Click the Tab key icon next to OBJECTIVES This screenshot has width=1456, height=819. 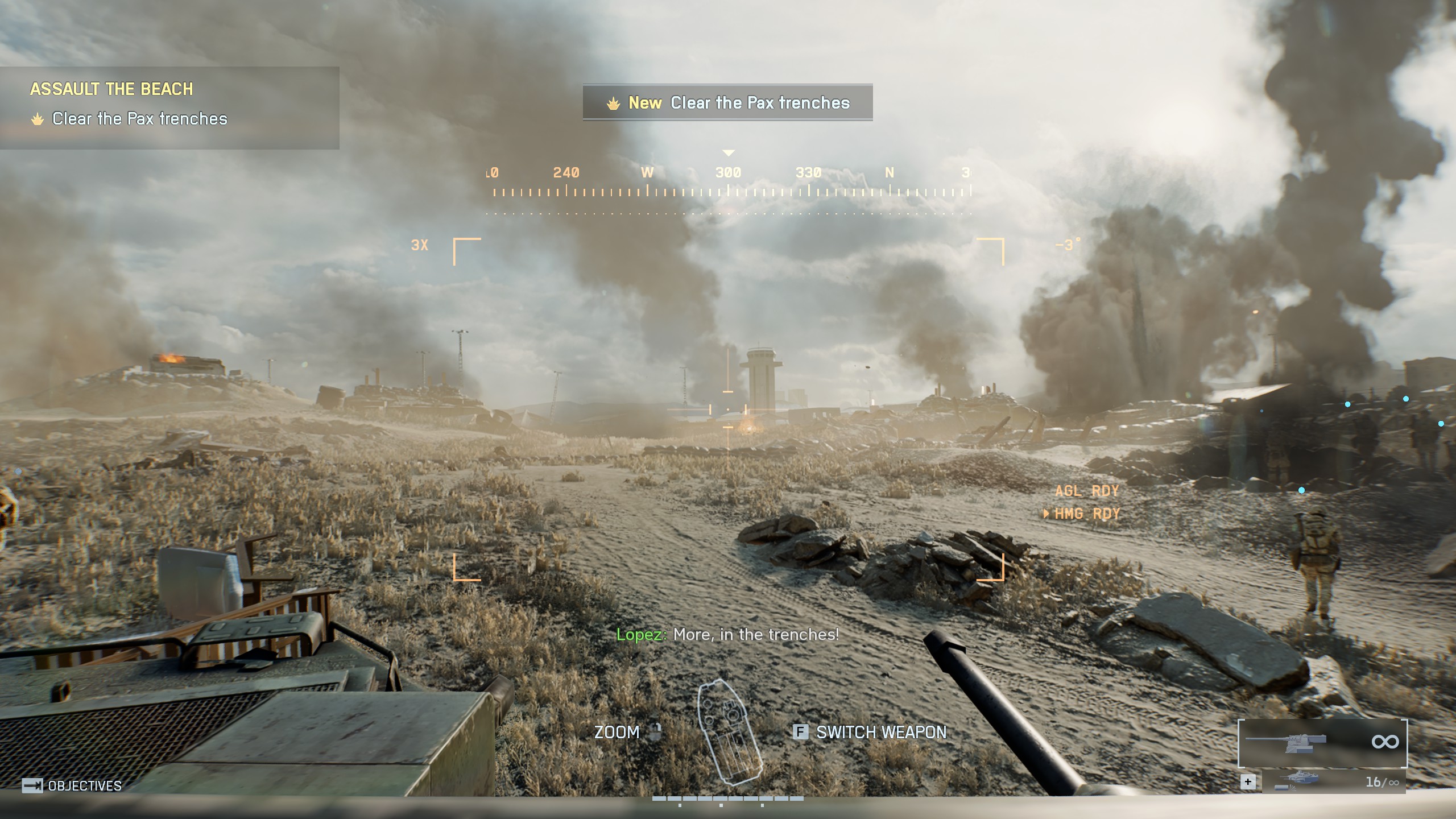(32, 787)
